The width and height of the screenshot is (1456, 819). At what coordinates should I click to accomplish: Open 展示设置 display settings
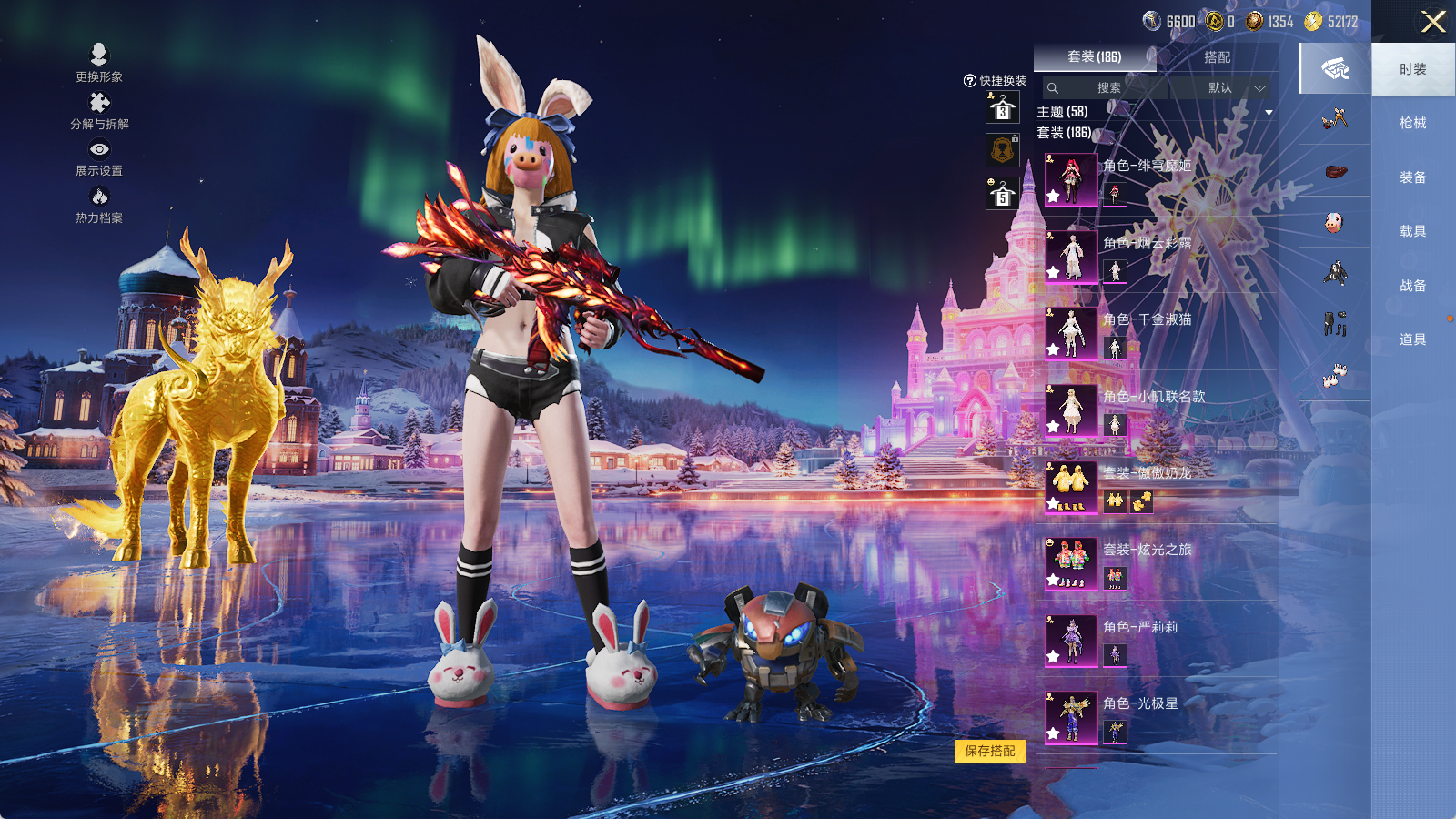point(99,157)
